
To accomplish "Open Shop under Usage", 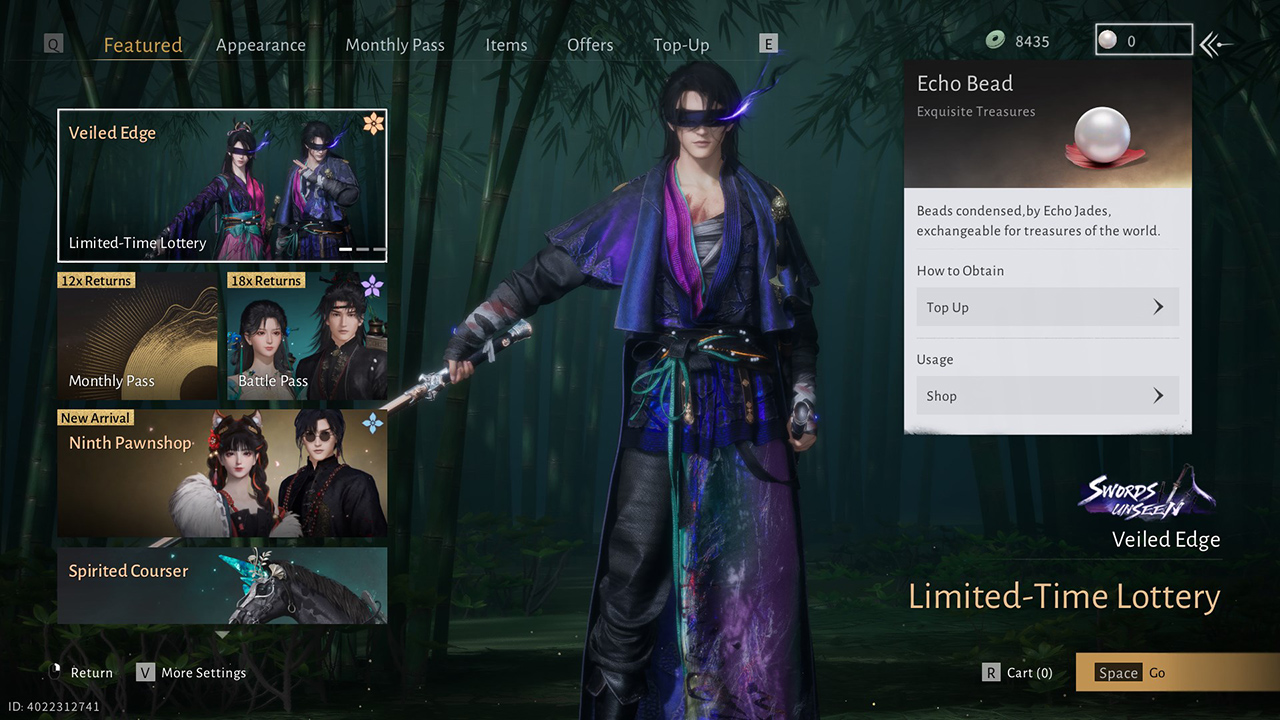I will pyautogui.click(x=1047, y=396).
